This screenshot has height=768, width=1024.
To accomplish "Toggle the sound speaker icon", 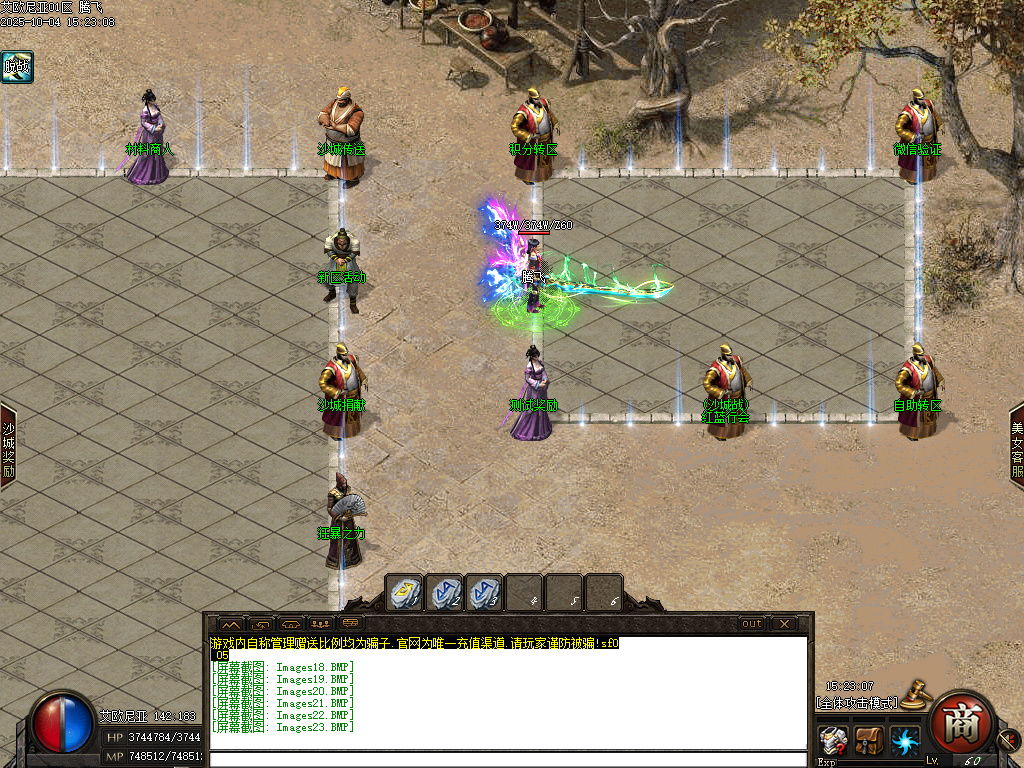I will [x=1008, y=741].
